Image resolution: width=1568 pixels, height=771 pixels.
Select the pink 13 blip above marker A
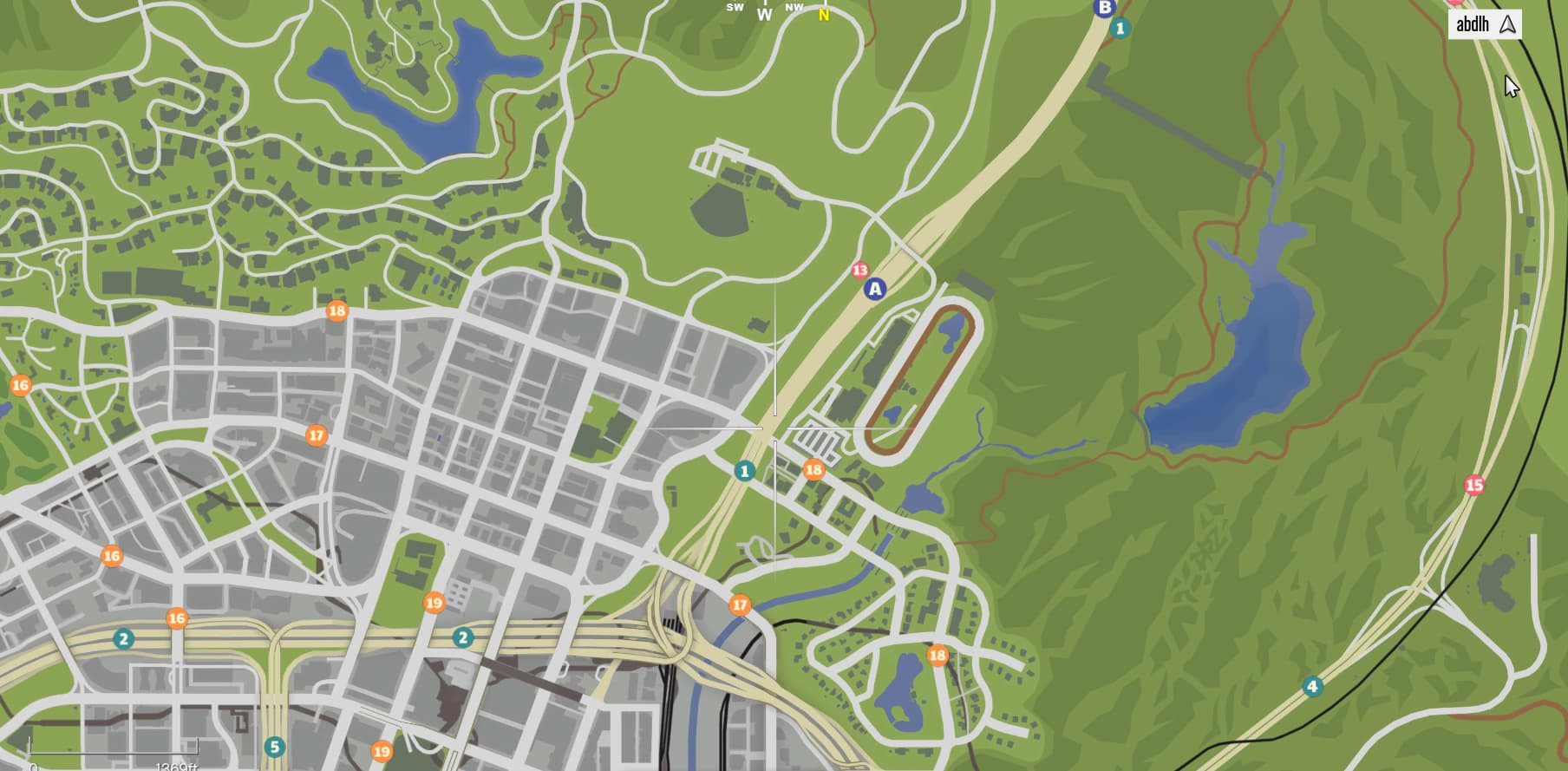coord(860,270)
